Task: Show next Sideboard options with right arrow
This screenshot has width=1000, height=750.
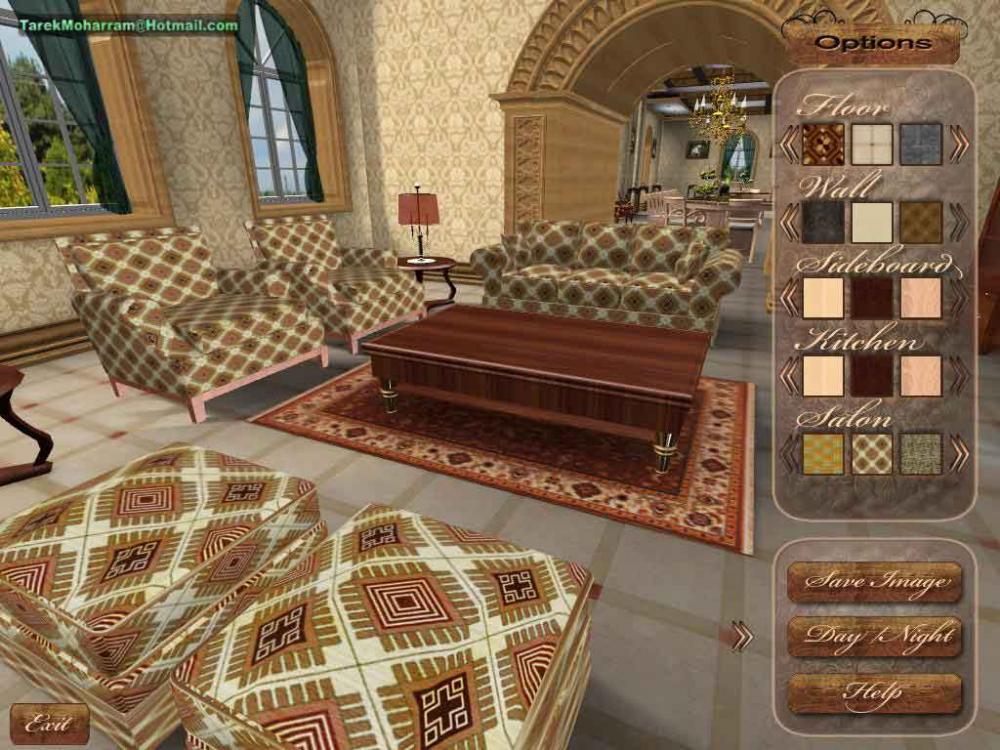Action: pyautogui.click(x=959, y=298)
